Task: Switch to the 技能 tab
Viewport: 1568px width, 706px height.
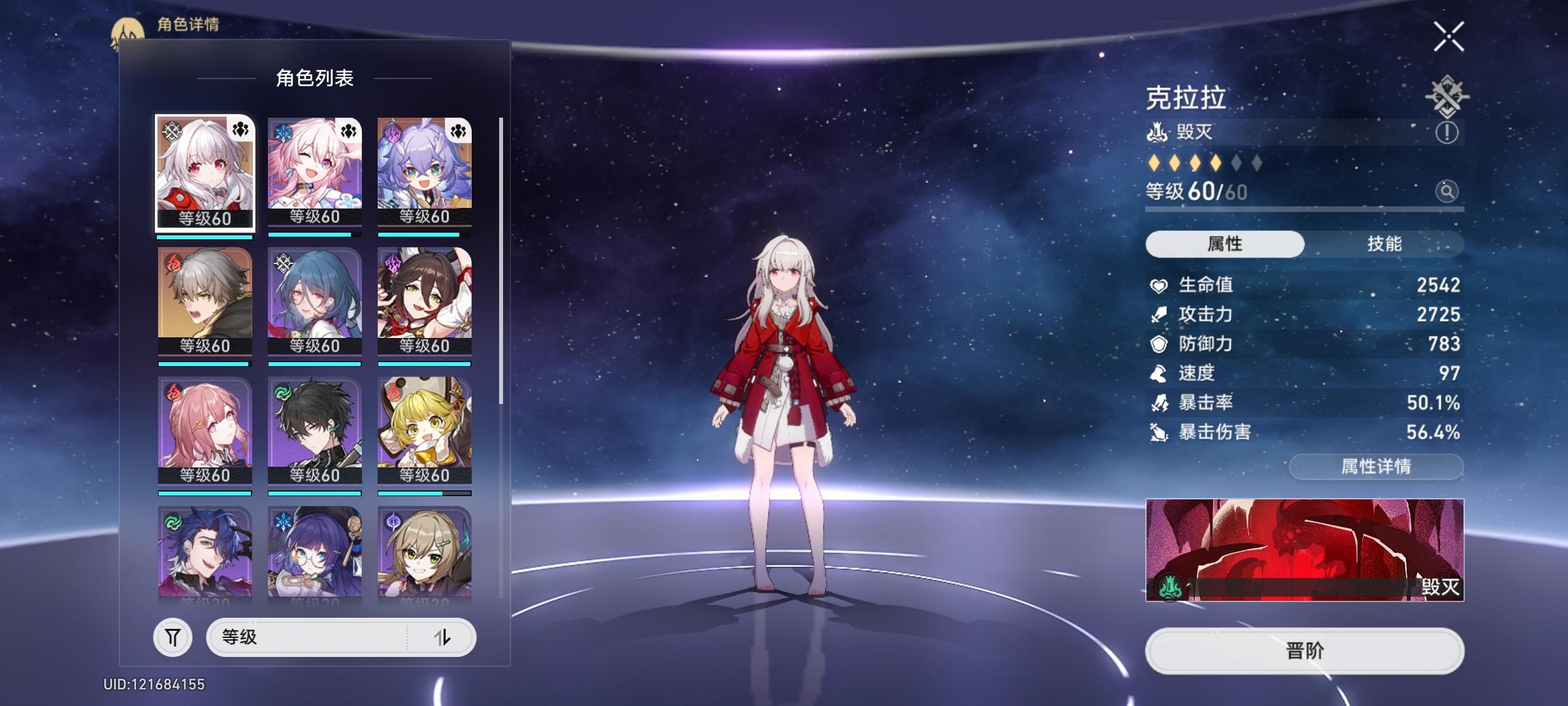Action: pos(1386,243)
